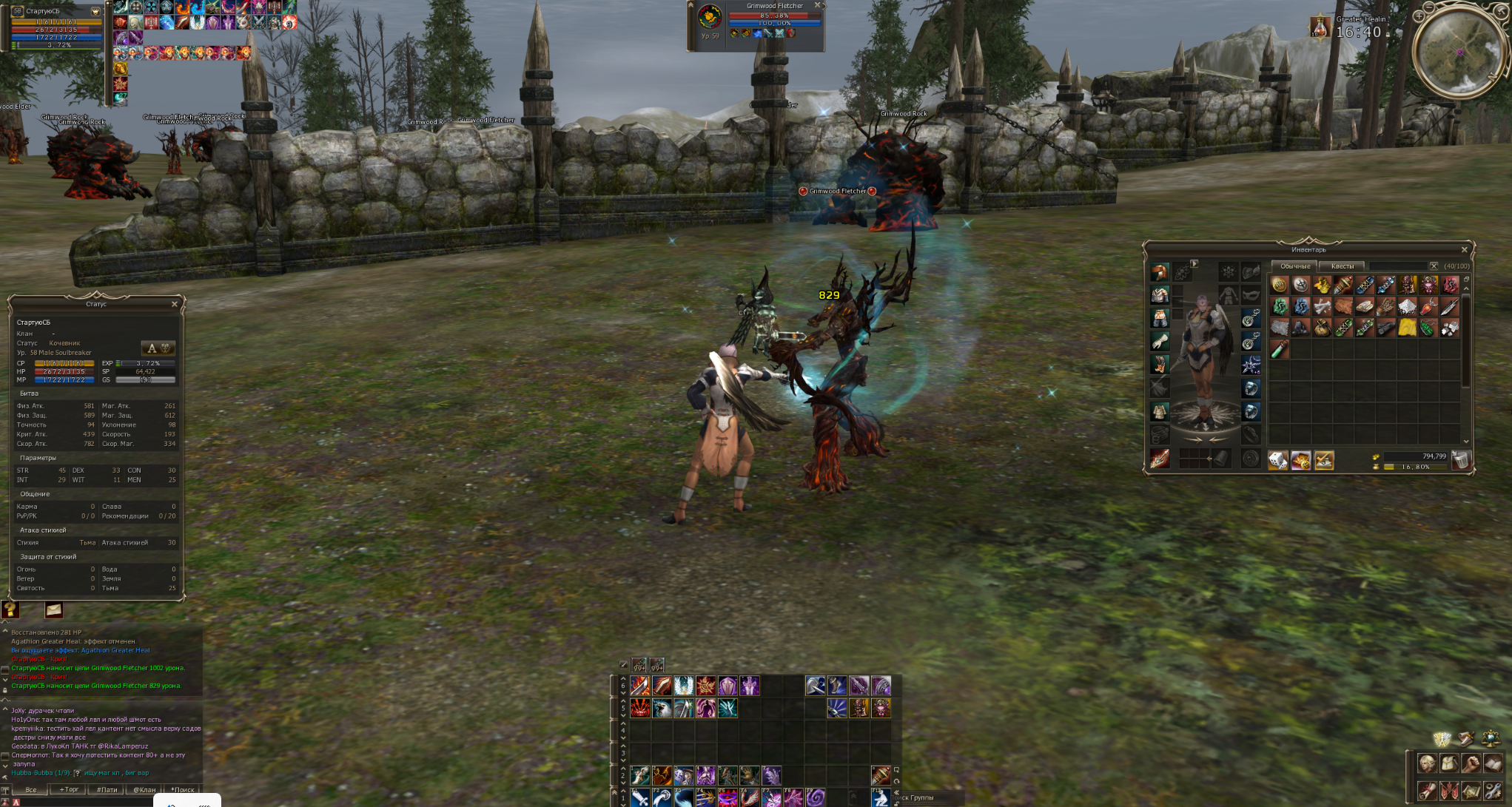
Task: Select the yellow cloth item in inventory
Action: click(1407, 328)
